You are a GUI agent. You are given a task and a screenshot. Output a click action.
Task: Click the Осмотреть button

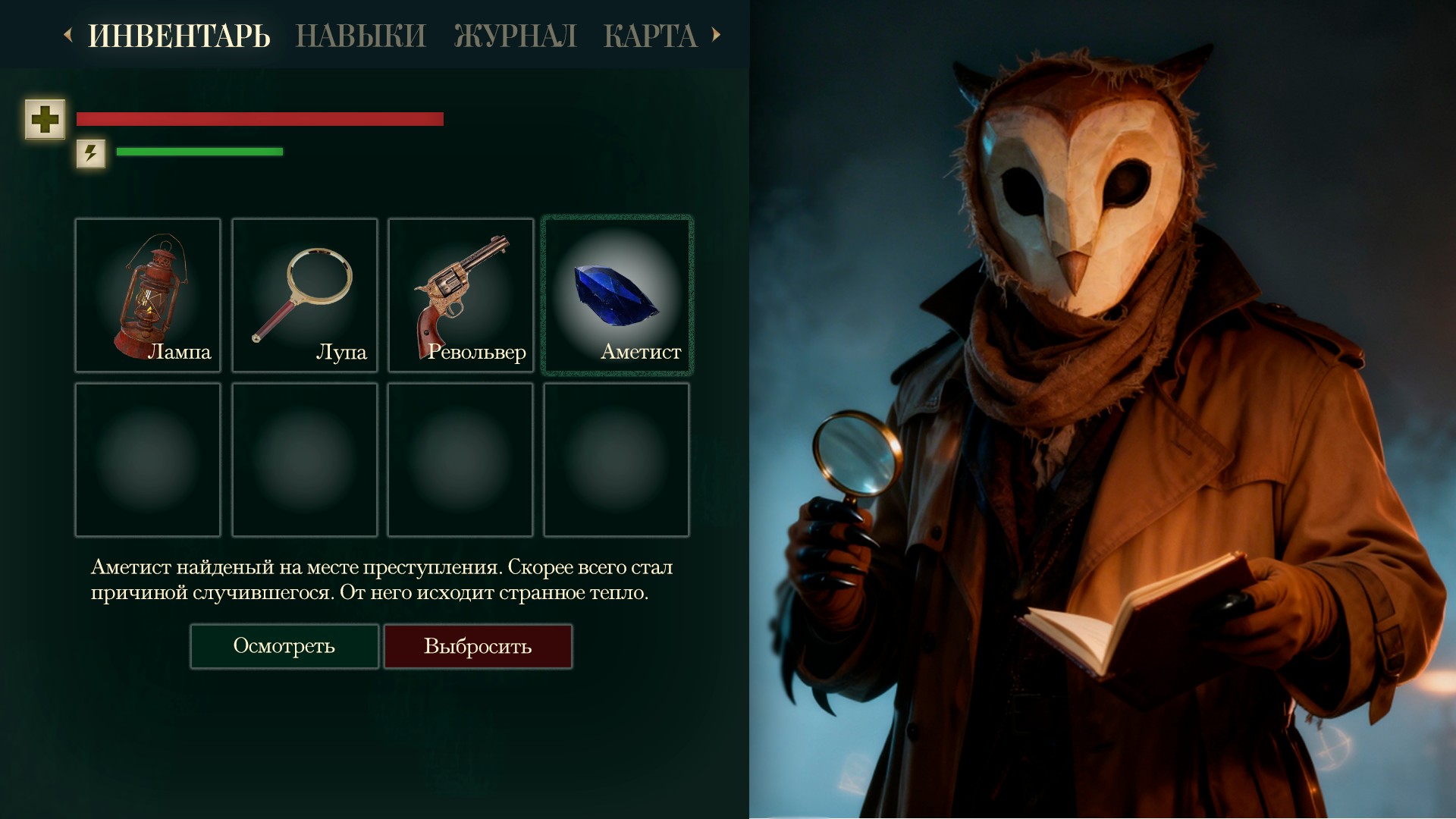pyautogui.click(x=284, y=646)
